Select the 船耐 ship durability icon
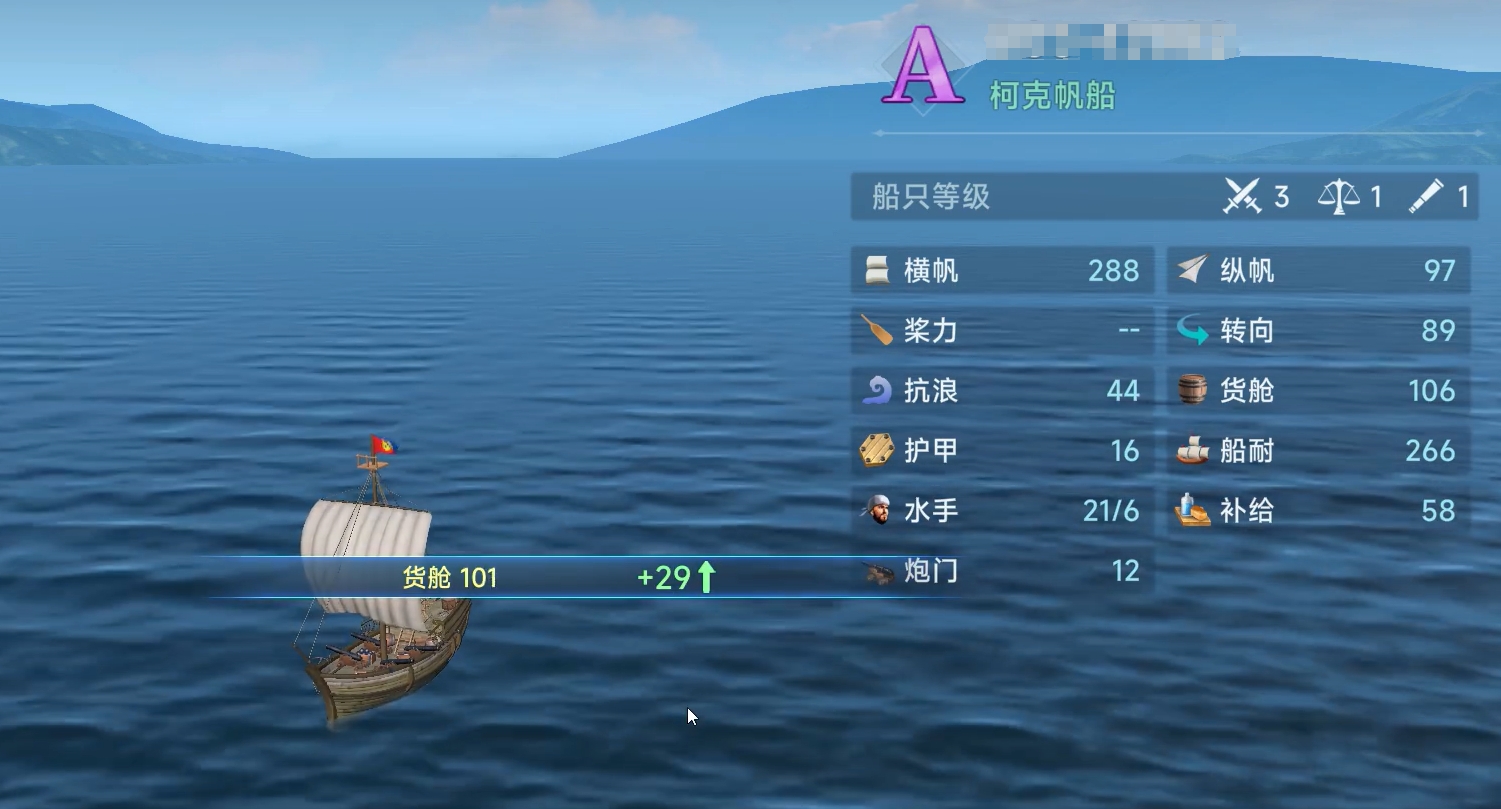 [1192, 451]
